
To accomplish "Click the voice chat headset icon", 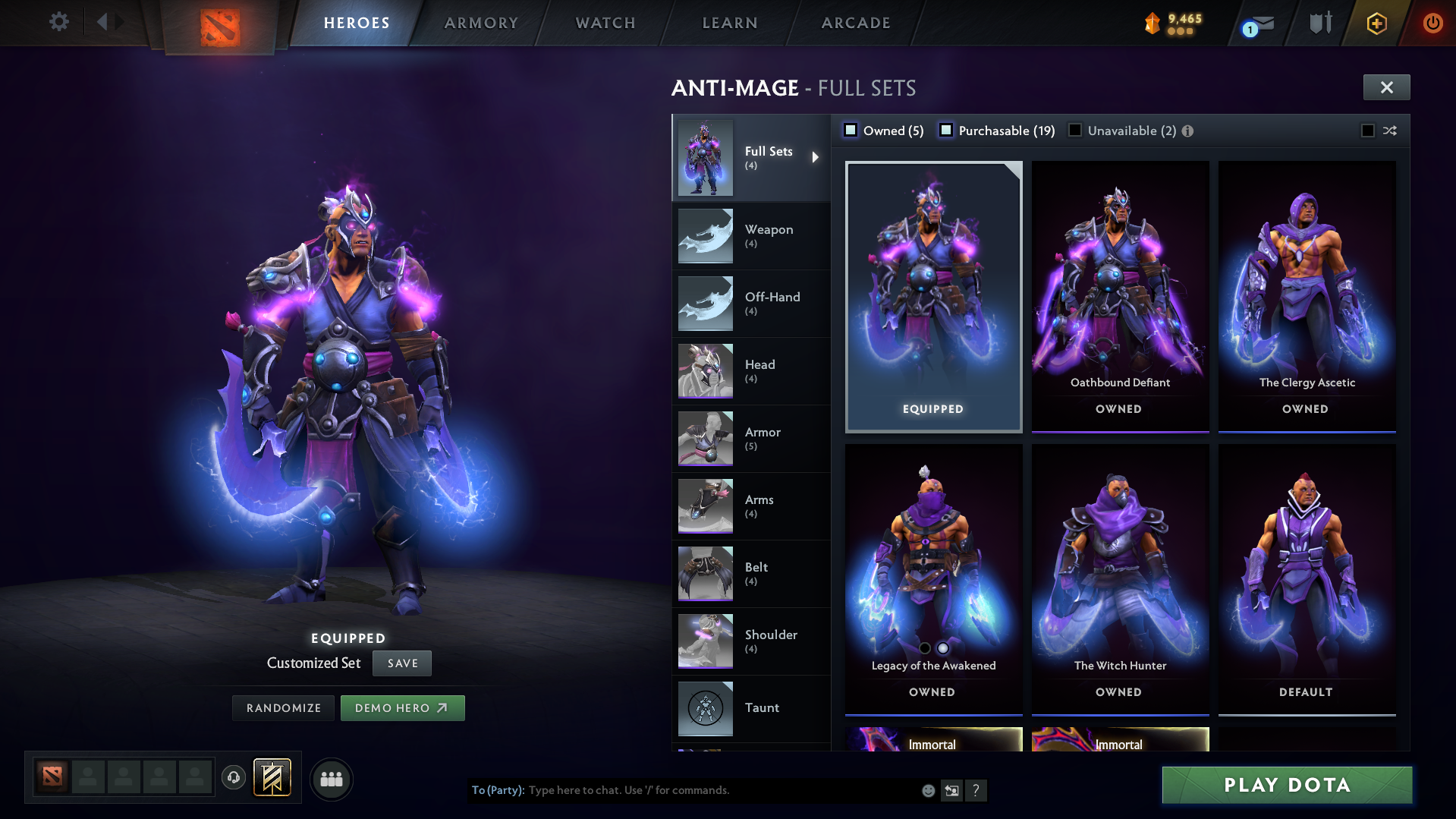I will pyautogui.click(x=233, y=778).
